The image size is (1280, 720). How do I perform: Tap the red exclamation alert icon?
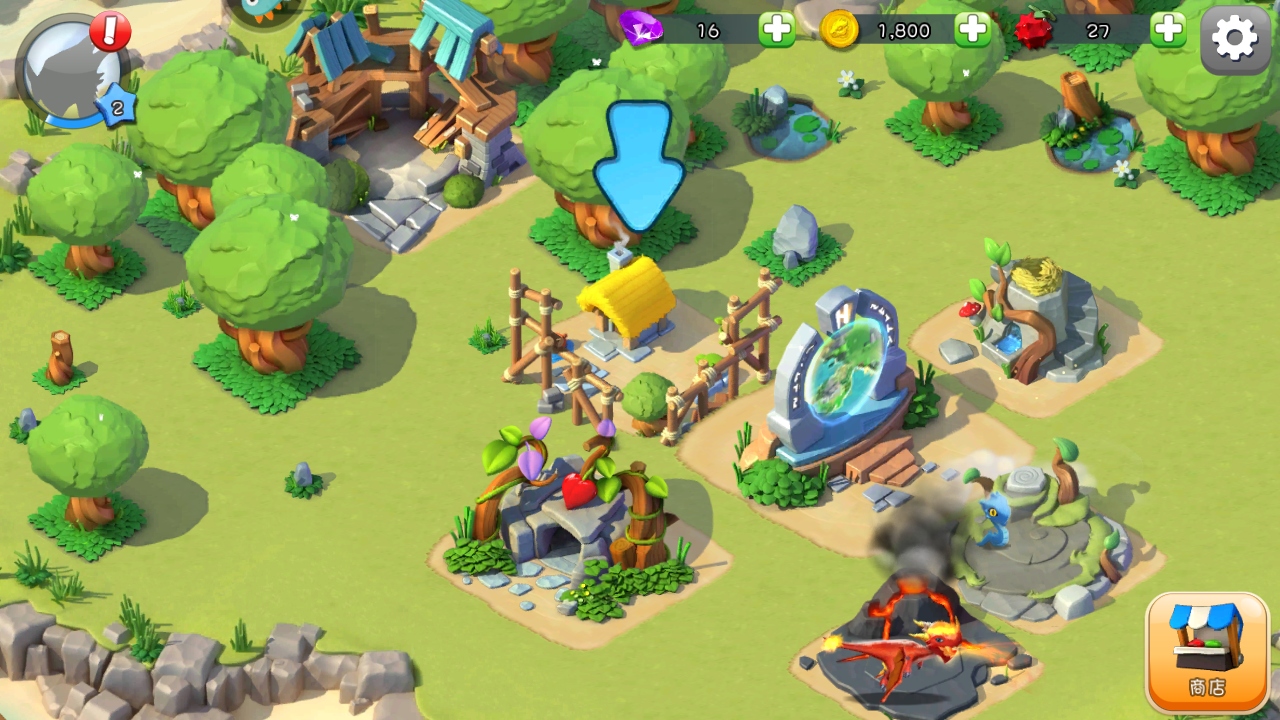click(110, 31)
